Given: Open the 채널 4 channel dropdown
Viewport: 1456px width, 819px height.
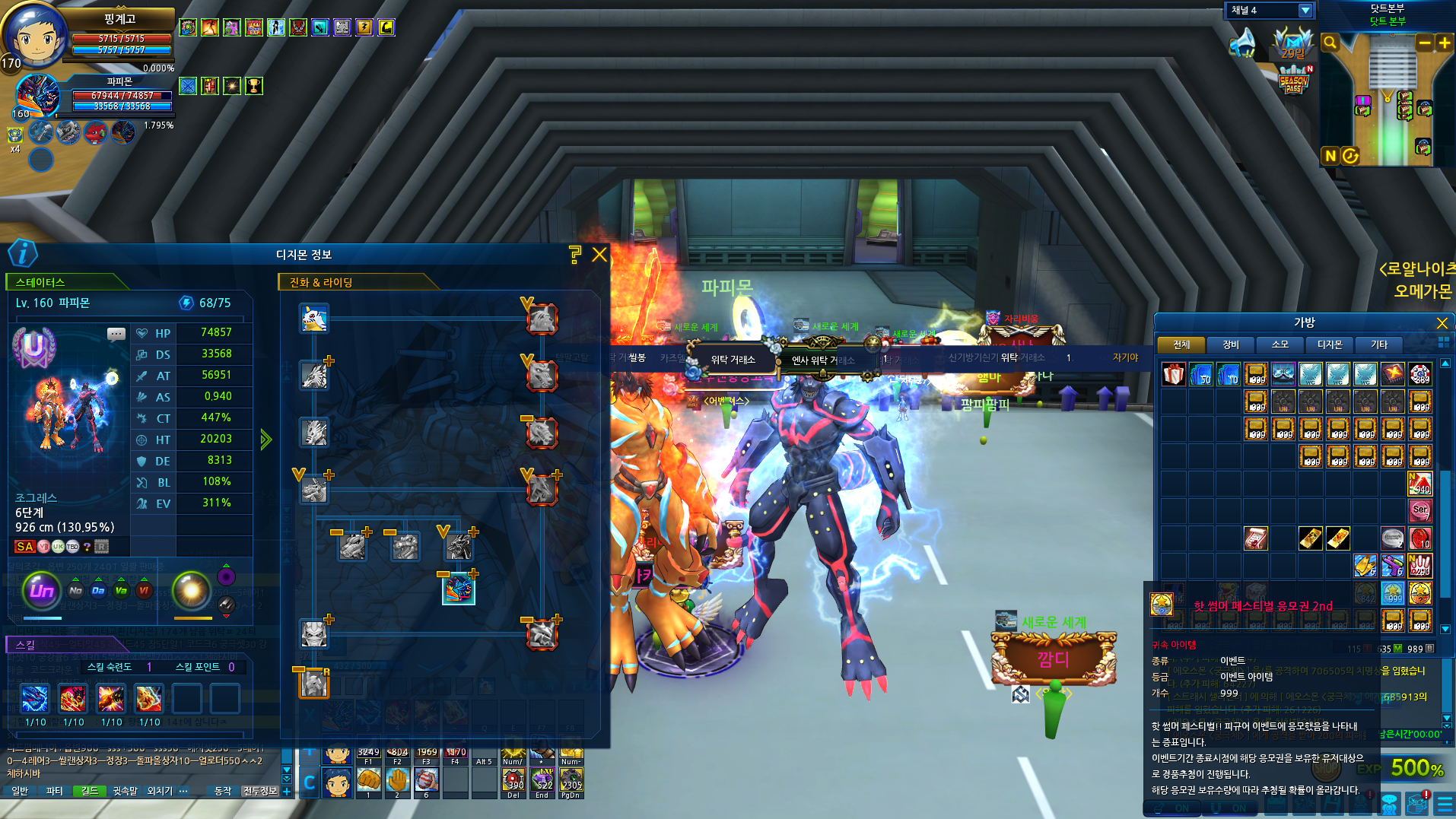Looking at the screenshot, I should (1305, 11).
